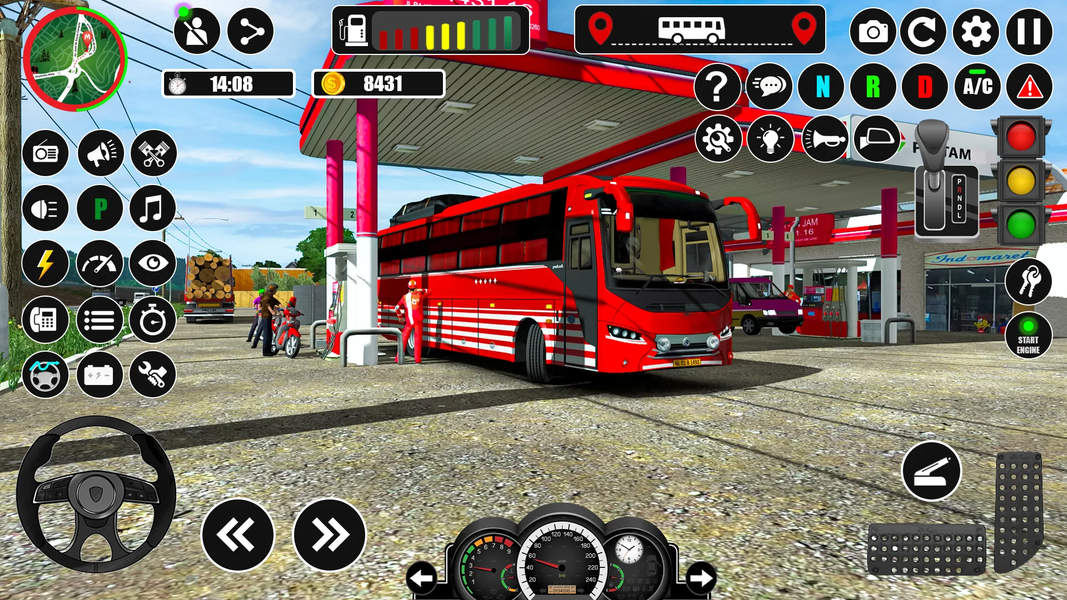This screenshot has height=600, width=1067.
Task: Toggle the A/C button
Action: click(x=977, y=88)
